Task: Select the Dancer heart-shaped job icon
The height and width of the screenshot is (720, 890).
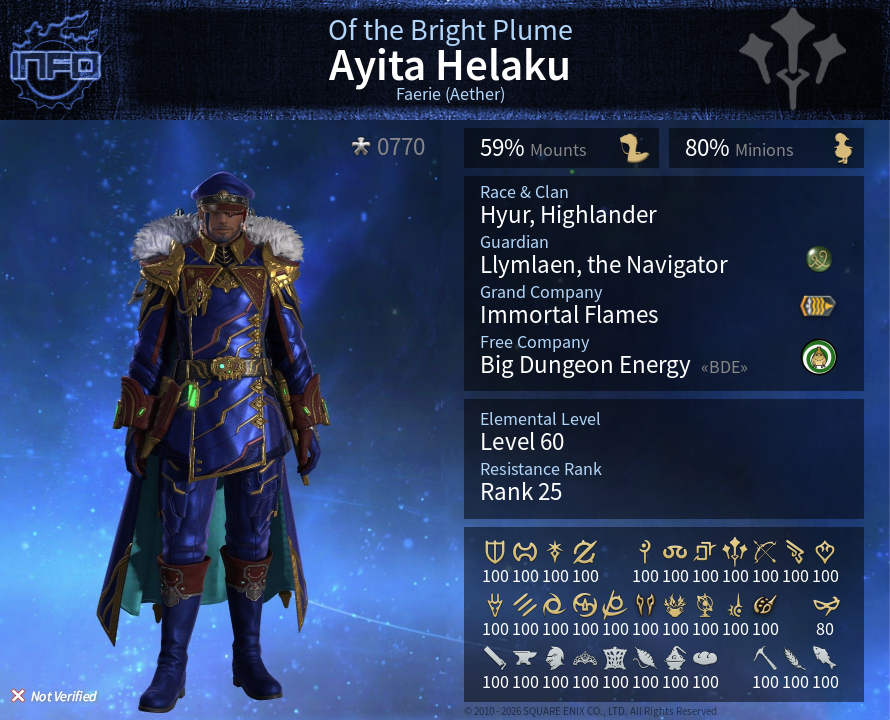Action: [825, 551]
